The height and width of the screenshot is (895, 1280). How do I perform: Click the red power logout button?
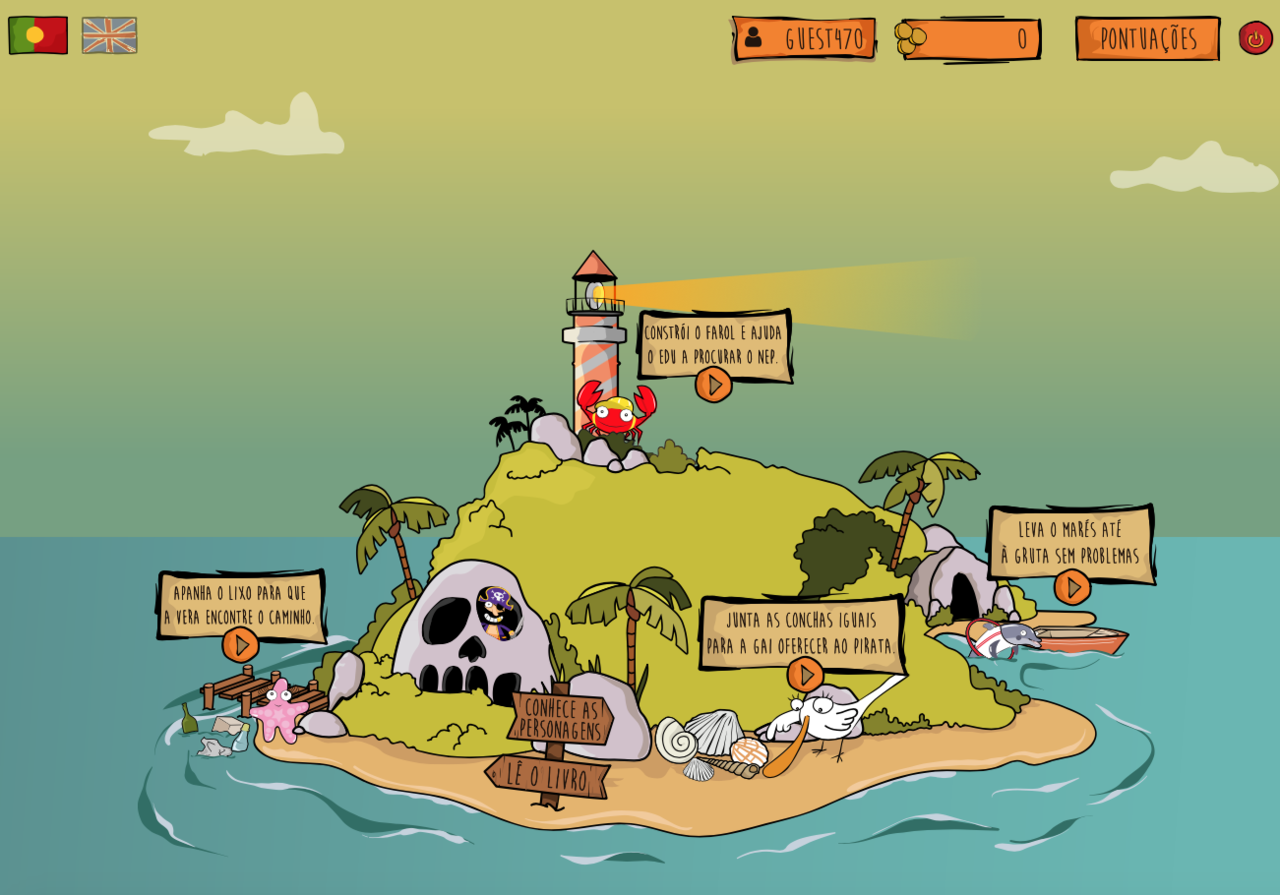coord(1255,38)
